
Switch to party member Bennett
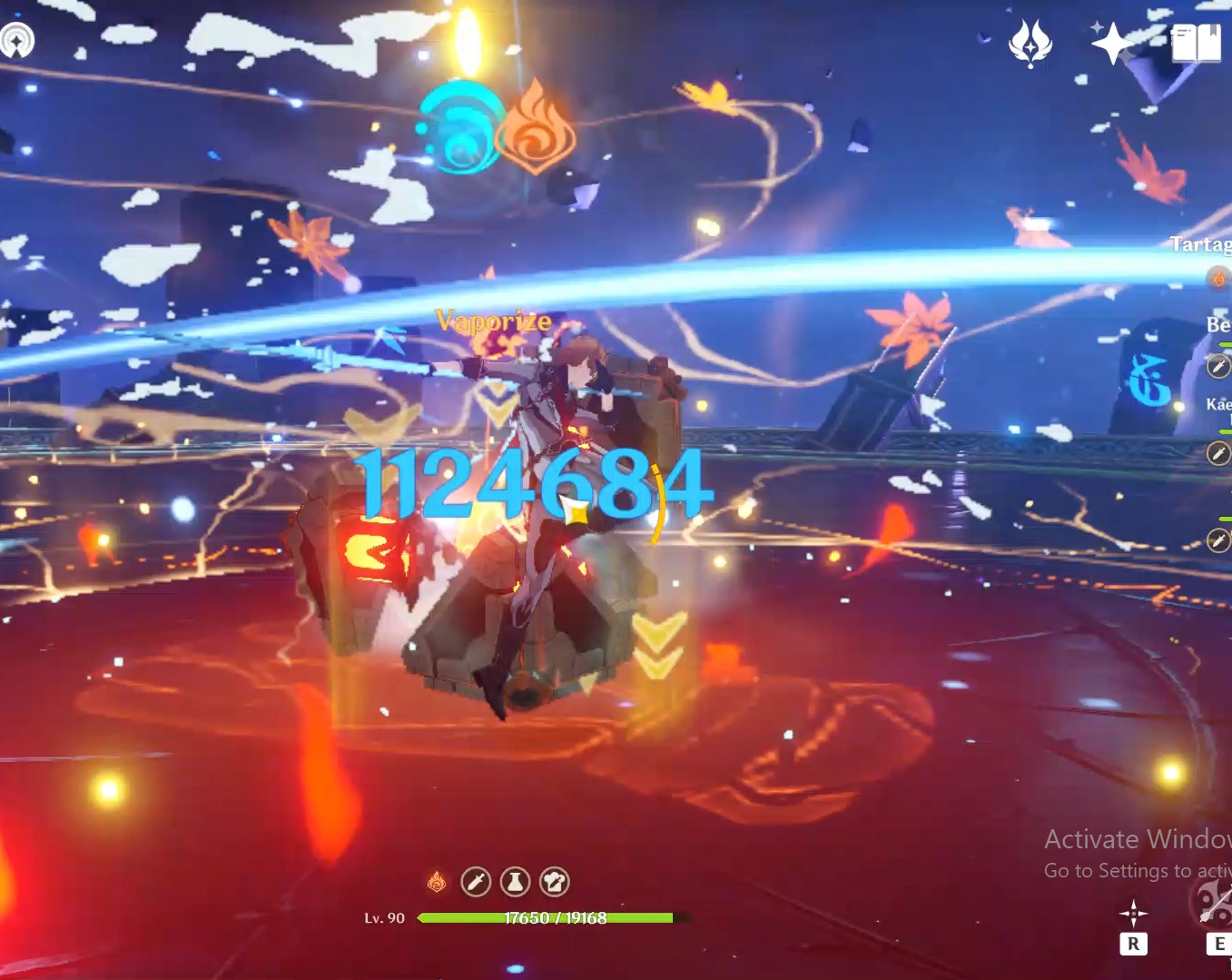coord(1217,324)
